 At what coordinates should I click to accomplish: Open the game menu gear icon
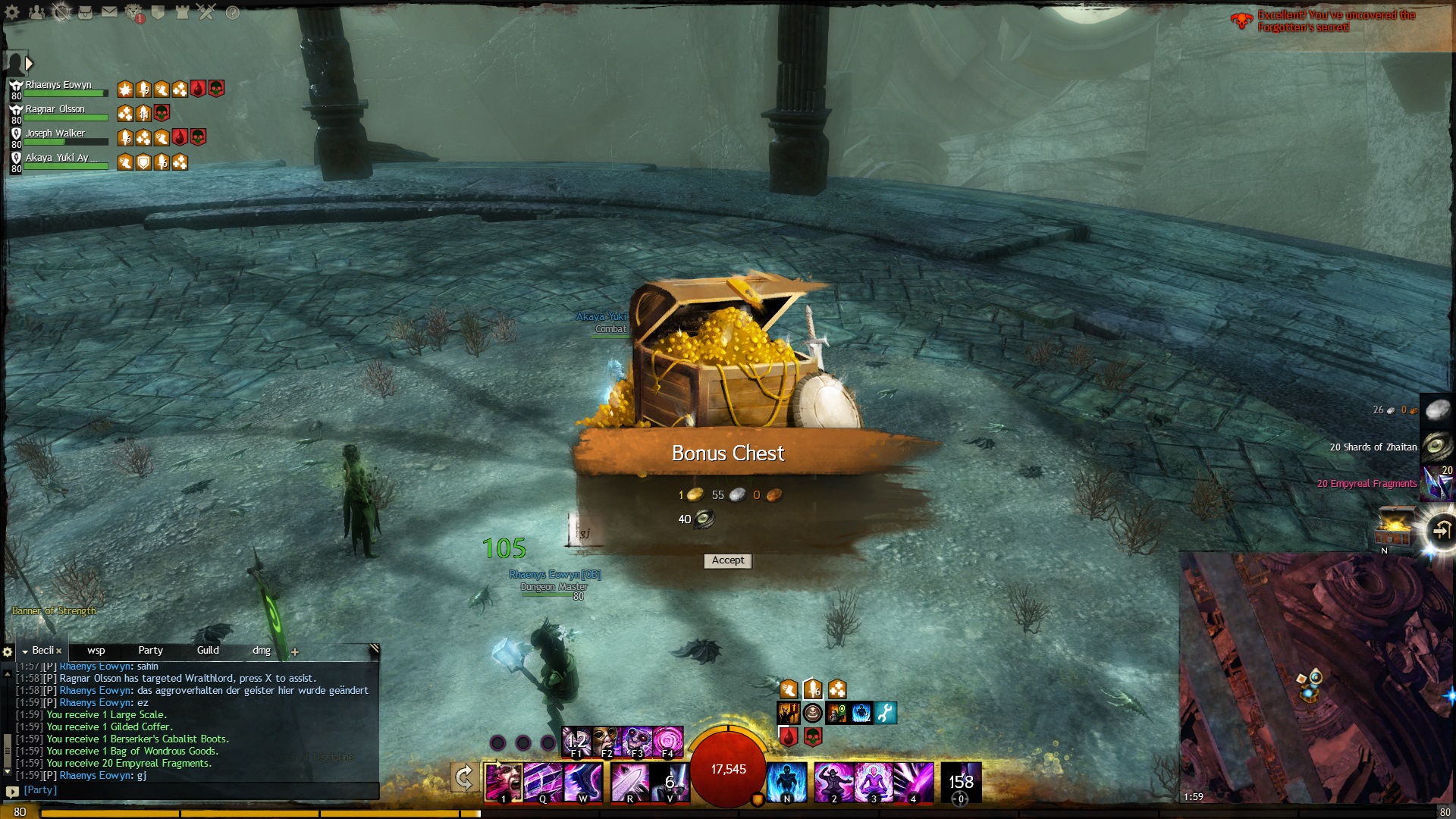pyautogui.click(x=12, y=12)
